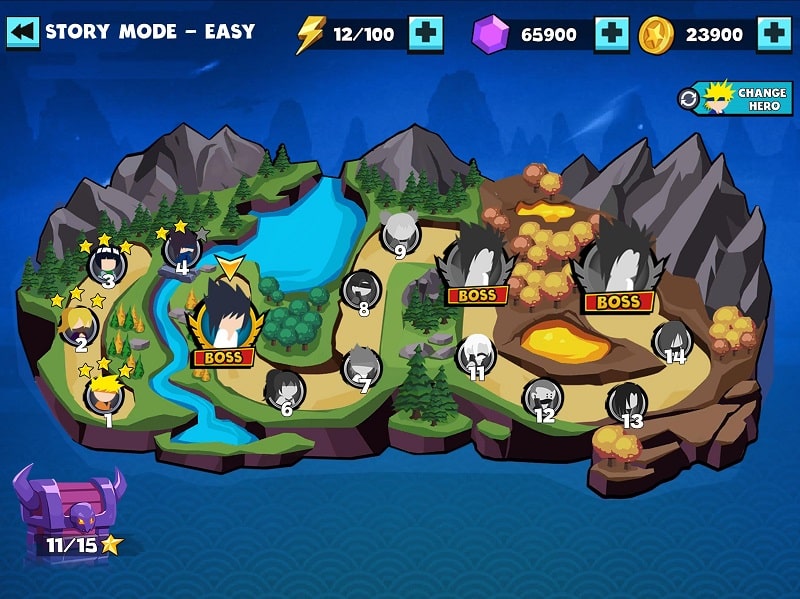Select locked level 6 node
The image size is (800, 599).
(284, 387)
